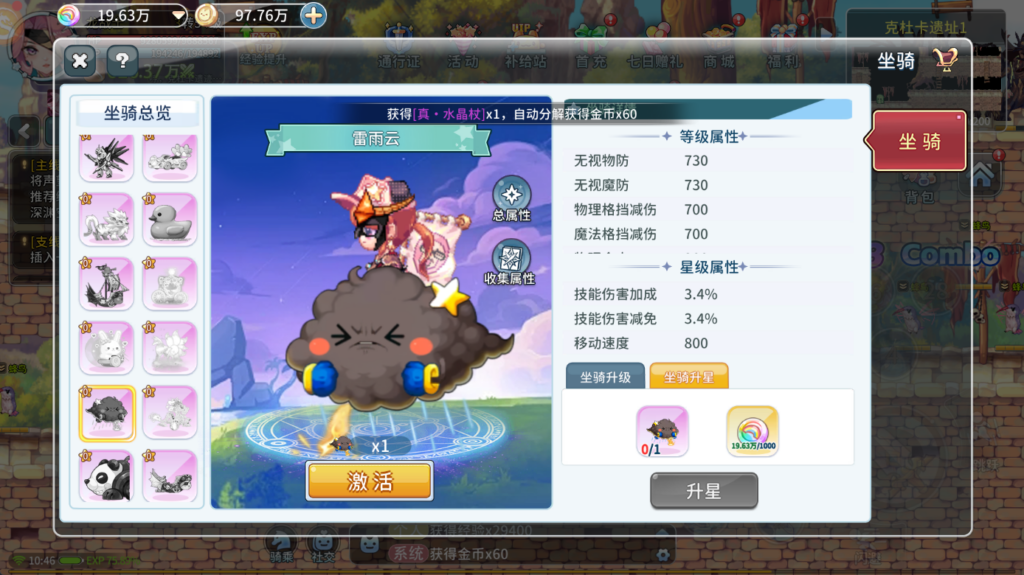Open 总属性 total attributes

tap(511, 198)
